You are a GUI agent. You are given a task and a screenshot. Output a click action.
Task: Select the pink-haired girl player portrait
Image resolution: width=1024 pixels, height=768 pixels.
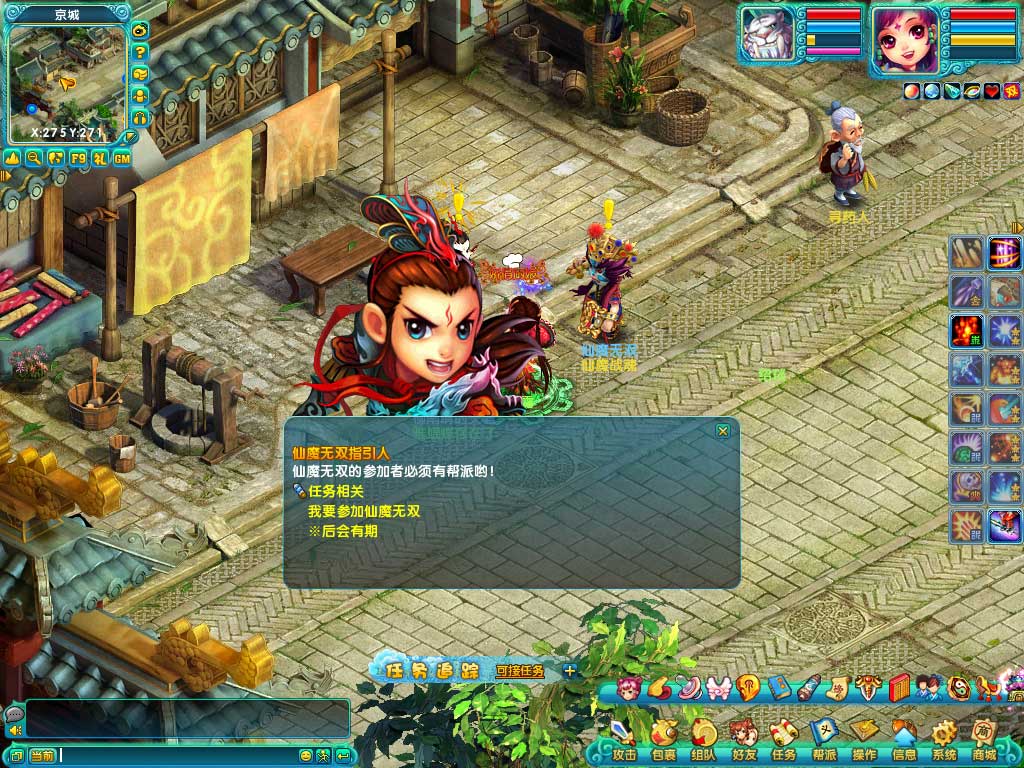click(905, 40)
